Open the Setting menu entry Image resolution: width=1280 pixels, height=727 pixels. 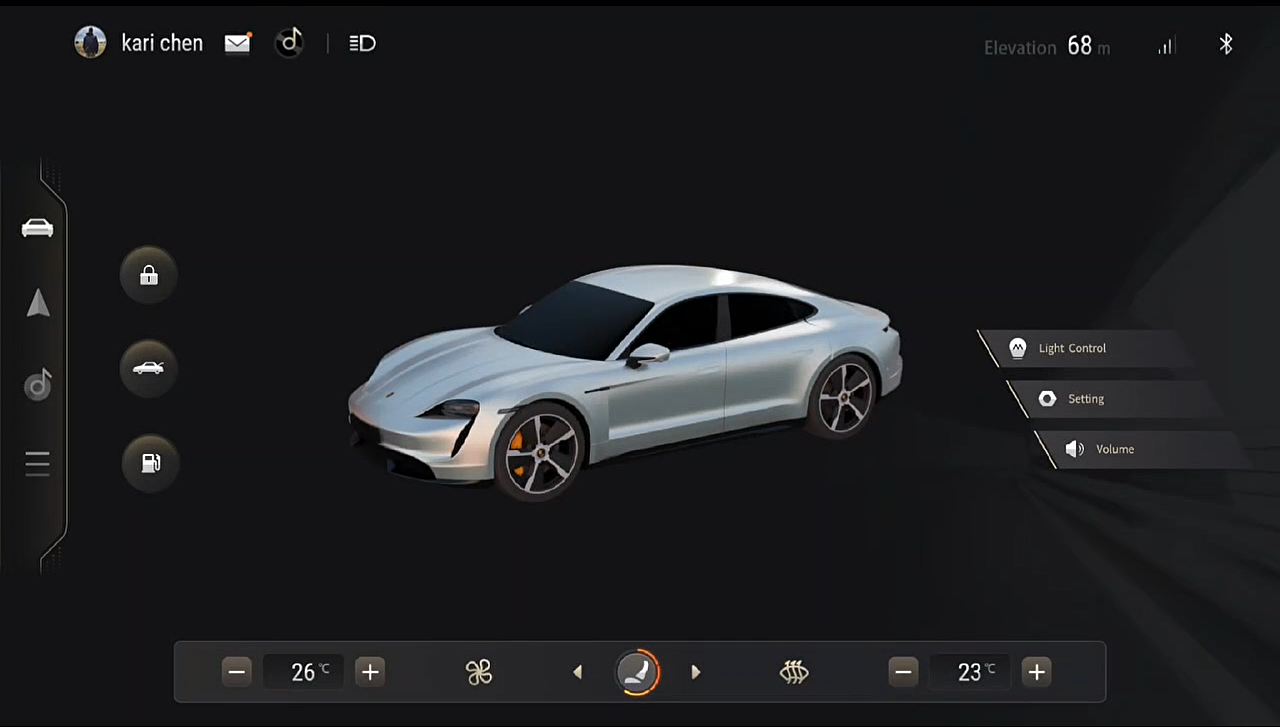(x=1085, y=399)
